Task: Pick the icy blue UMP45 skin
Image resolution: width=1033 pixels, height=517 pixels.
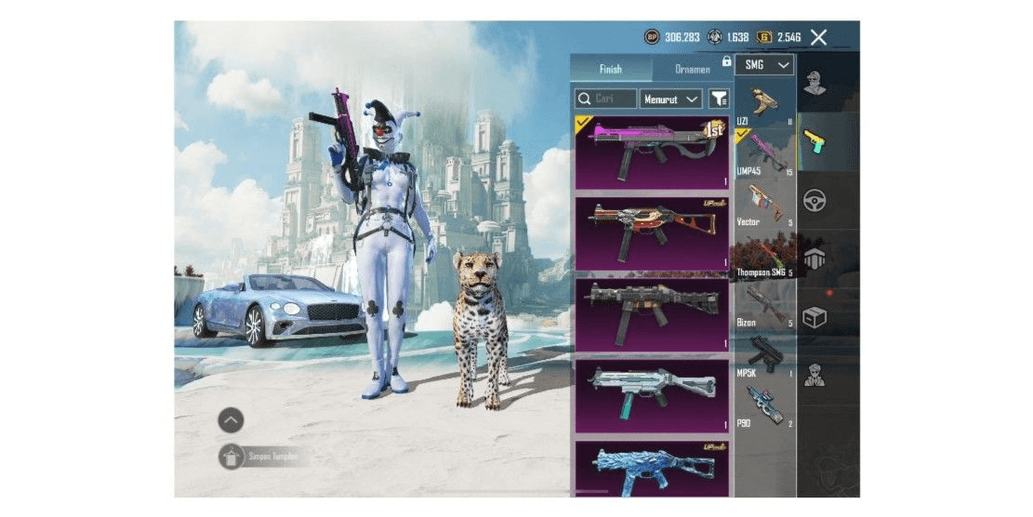Action: click(651, 468)
